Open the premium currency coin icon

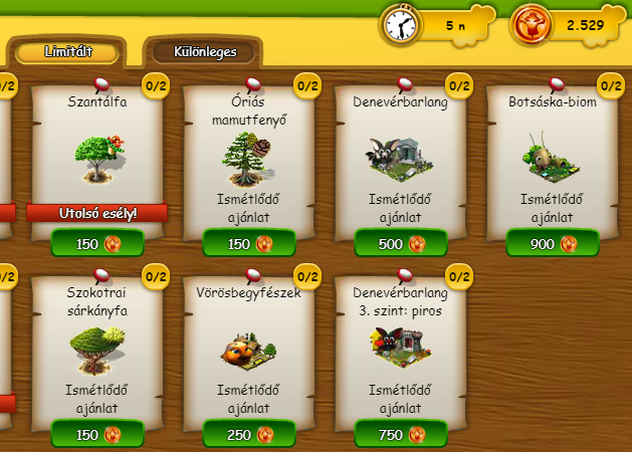tap(531, 24)
